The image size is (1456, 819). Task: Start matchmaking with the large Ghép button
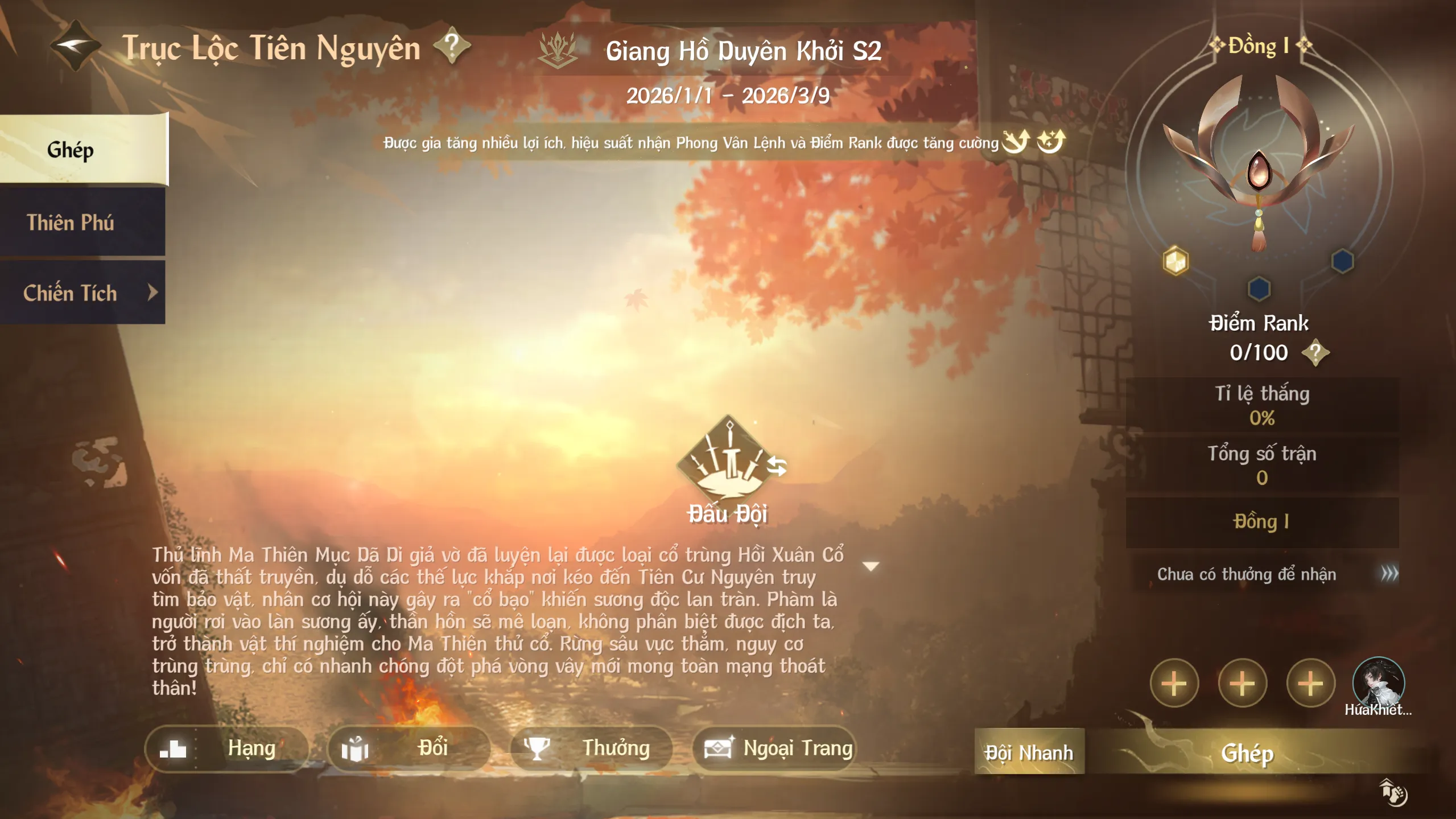pos(1247,753)
